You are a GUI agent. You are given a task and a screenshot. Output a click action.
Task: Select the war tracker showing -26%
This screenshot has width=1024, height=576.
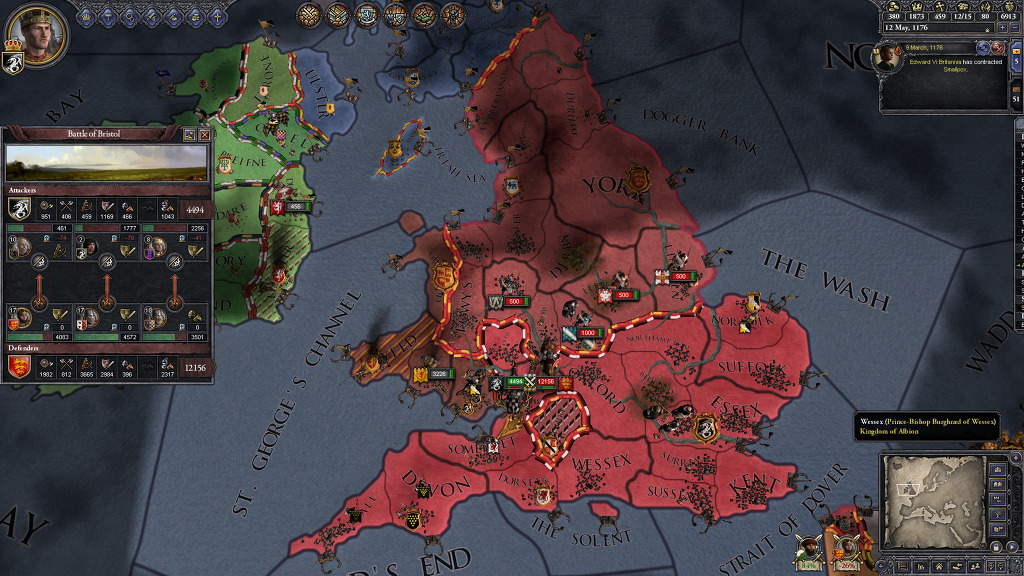(x=846, y=548)
